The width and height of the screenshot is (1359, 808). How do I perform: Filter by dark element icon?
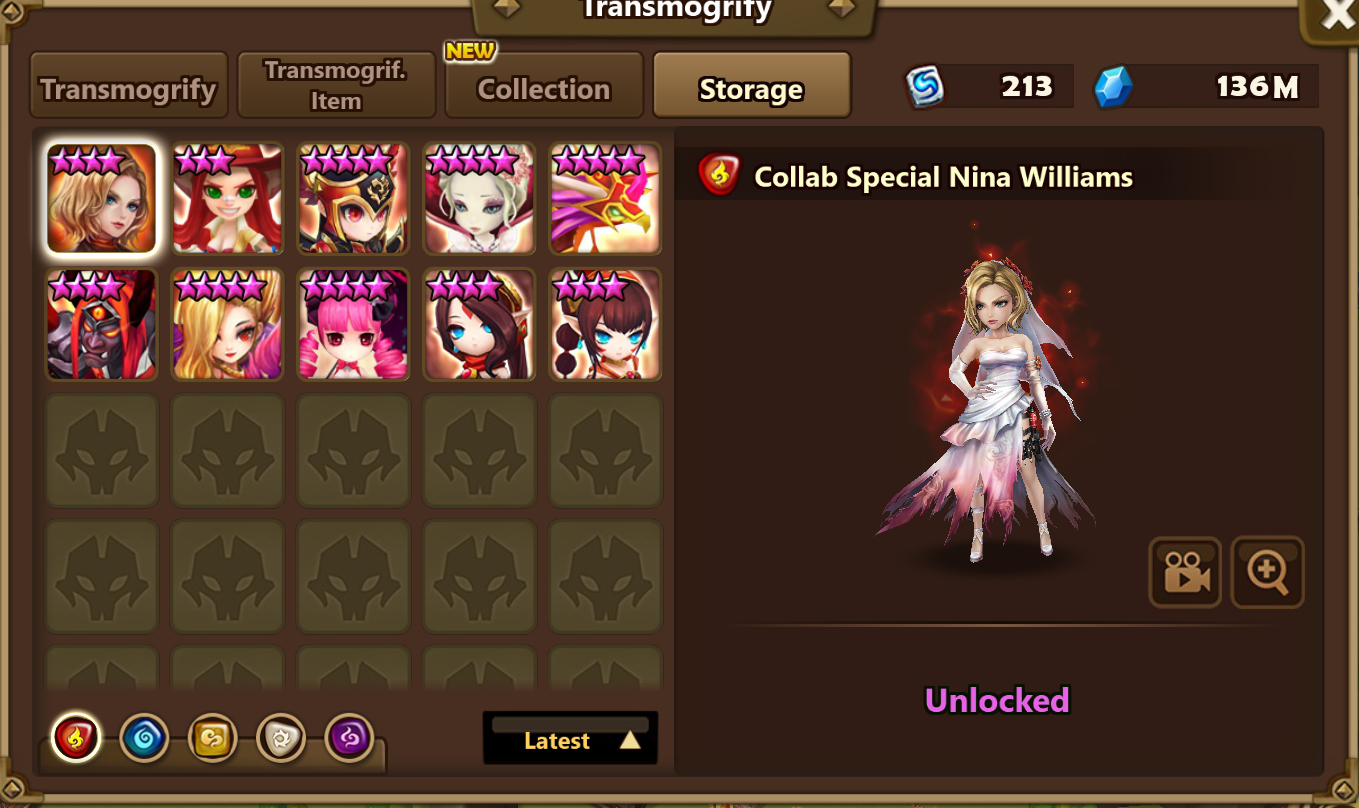pyautogui.click(x=349, y=739)
